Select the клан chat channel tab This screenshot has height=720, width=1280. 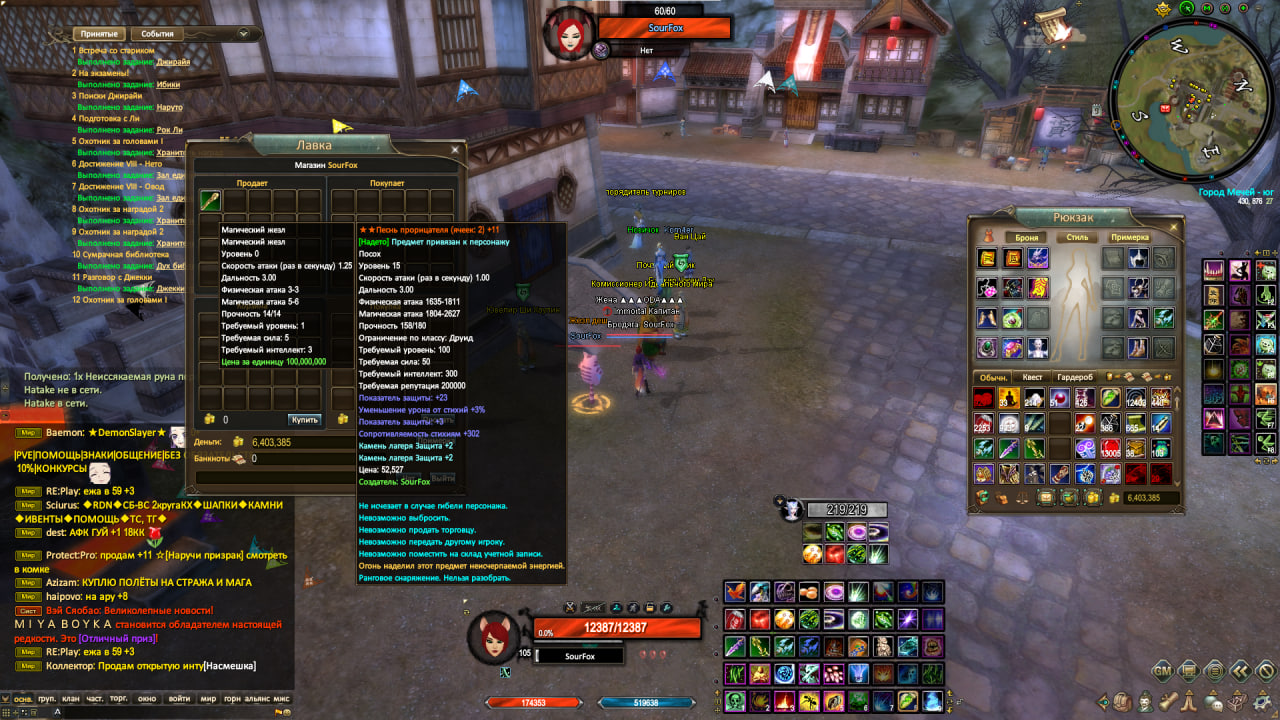70,699
